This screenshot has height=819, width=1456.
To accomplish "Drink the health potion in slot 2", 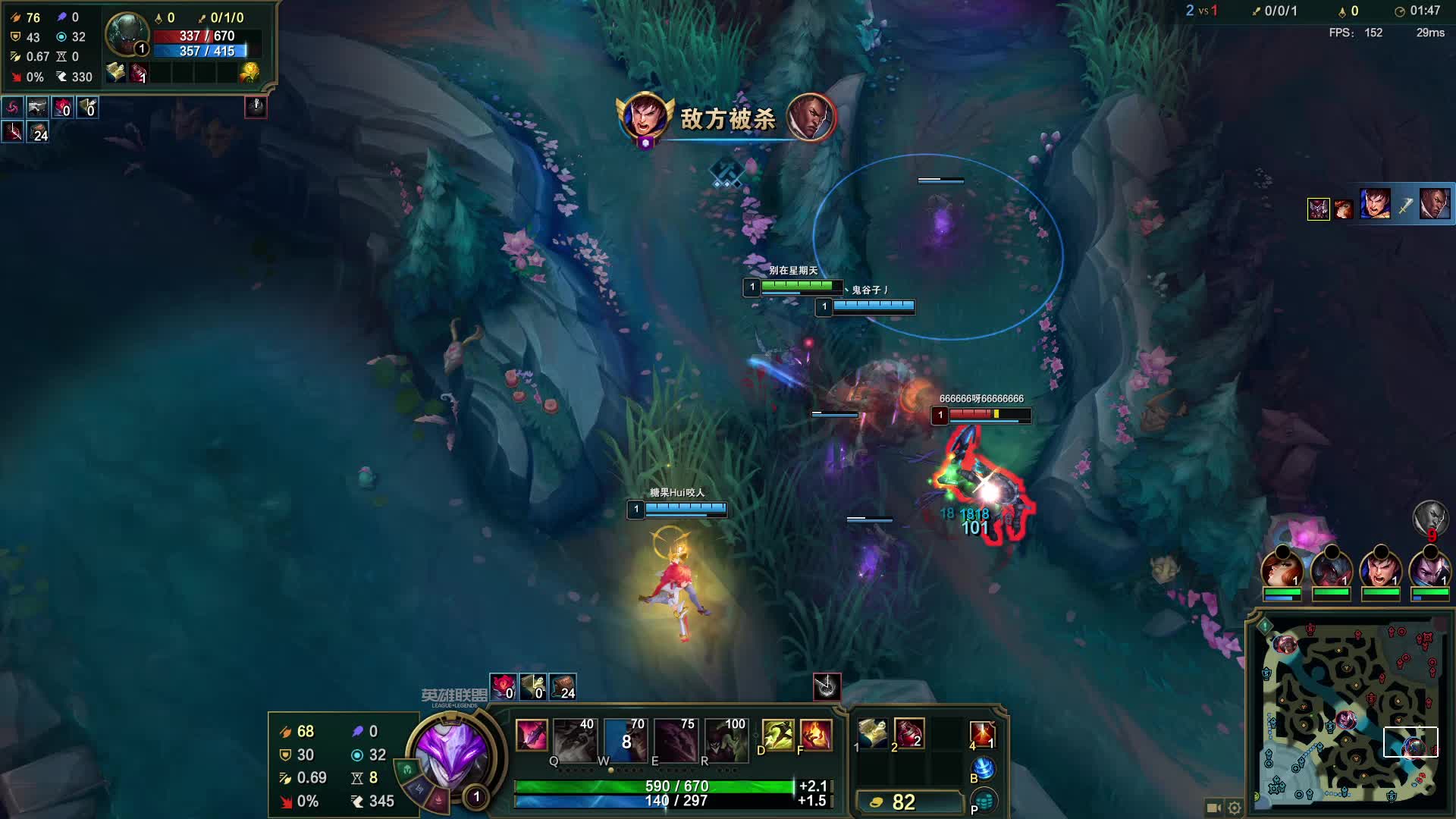I will tap(908, 733).
